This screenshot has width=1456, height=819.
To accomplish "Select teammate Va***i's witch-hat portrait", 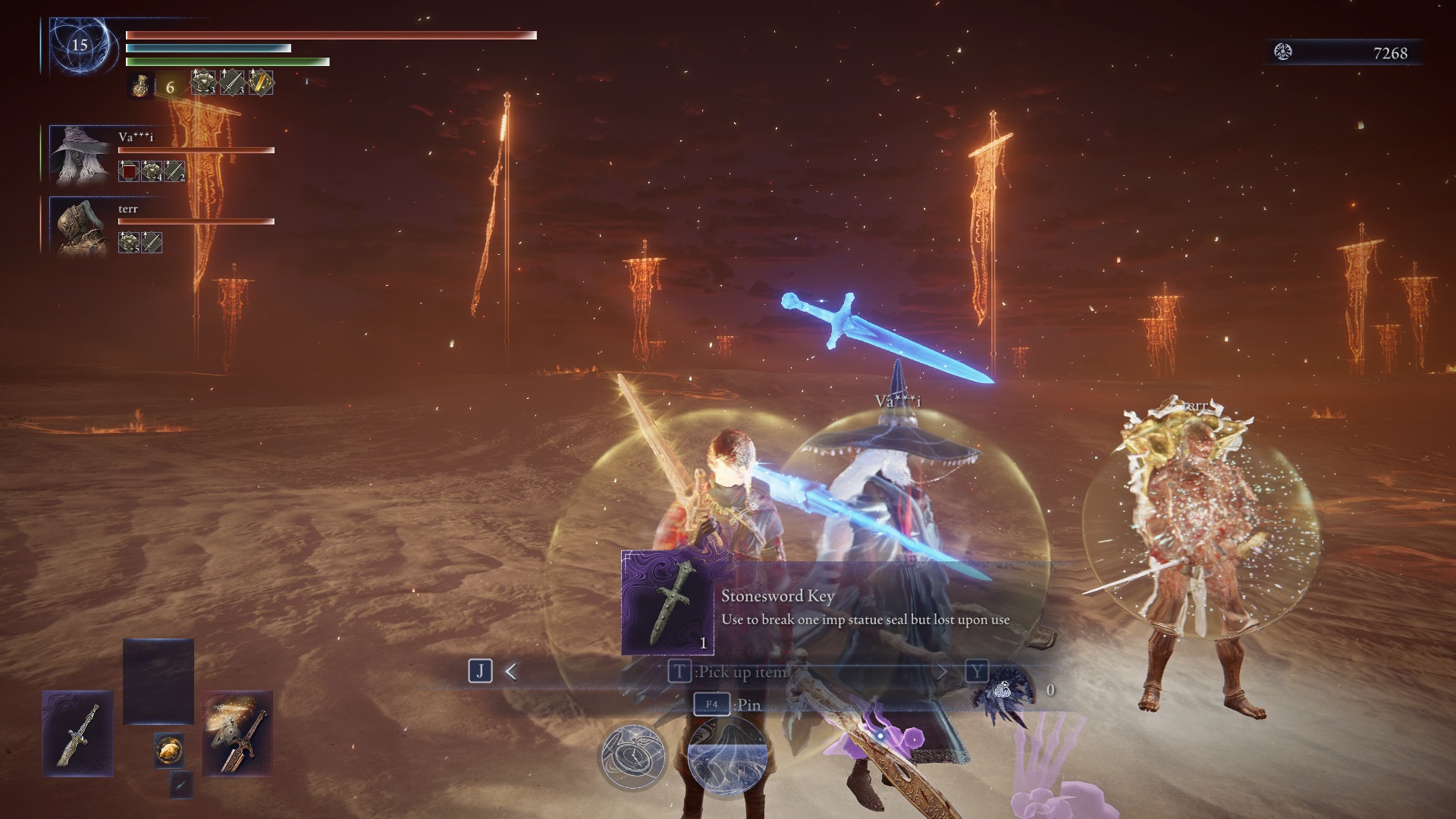I will [x=80, y=155].
